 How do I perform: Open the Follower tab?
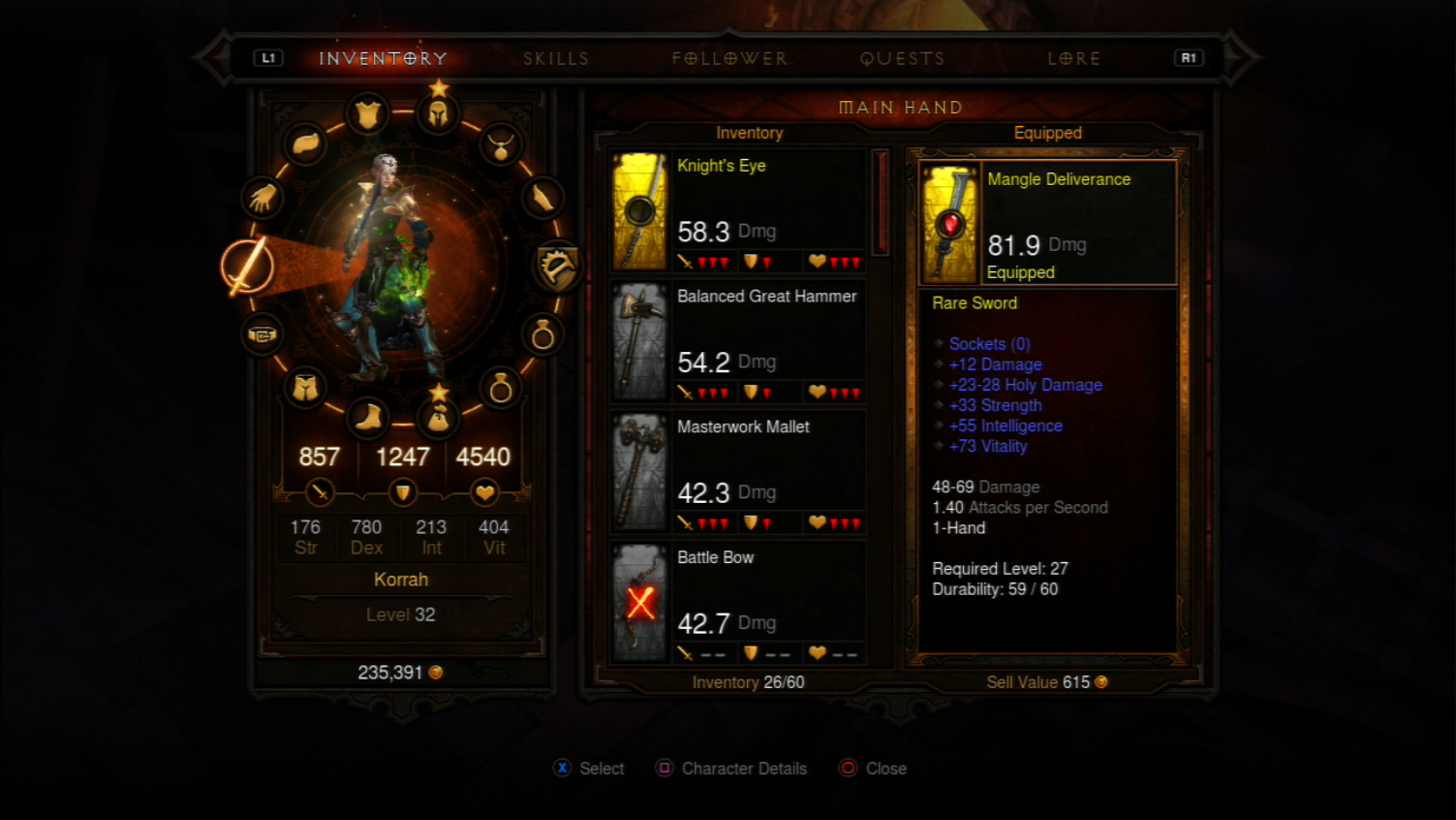(x=729, y=59)
